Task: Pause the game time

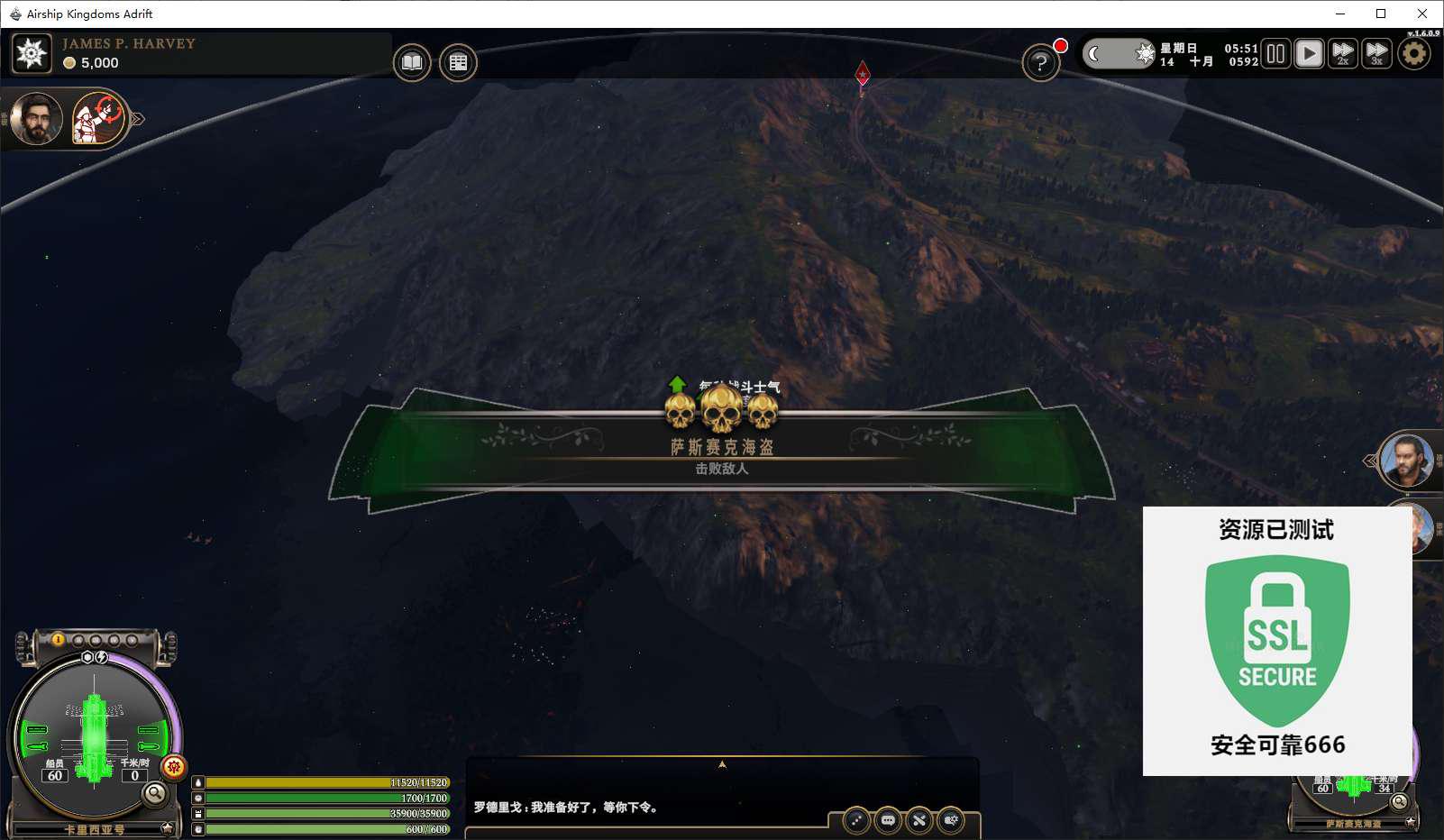Action: [1275, 54]
